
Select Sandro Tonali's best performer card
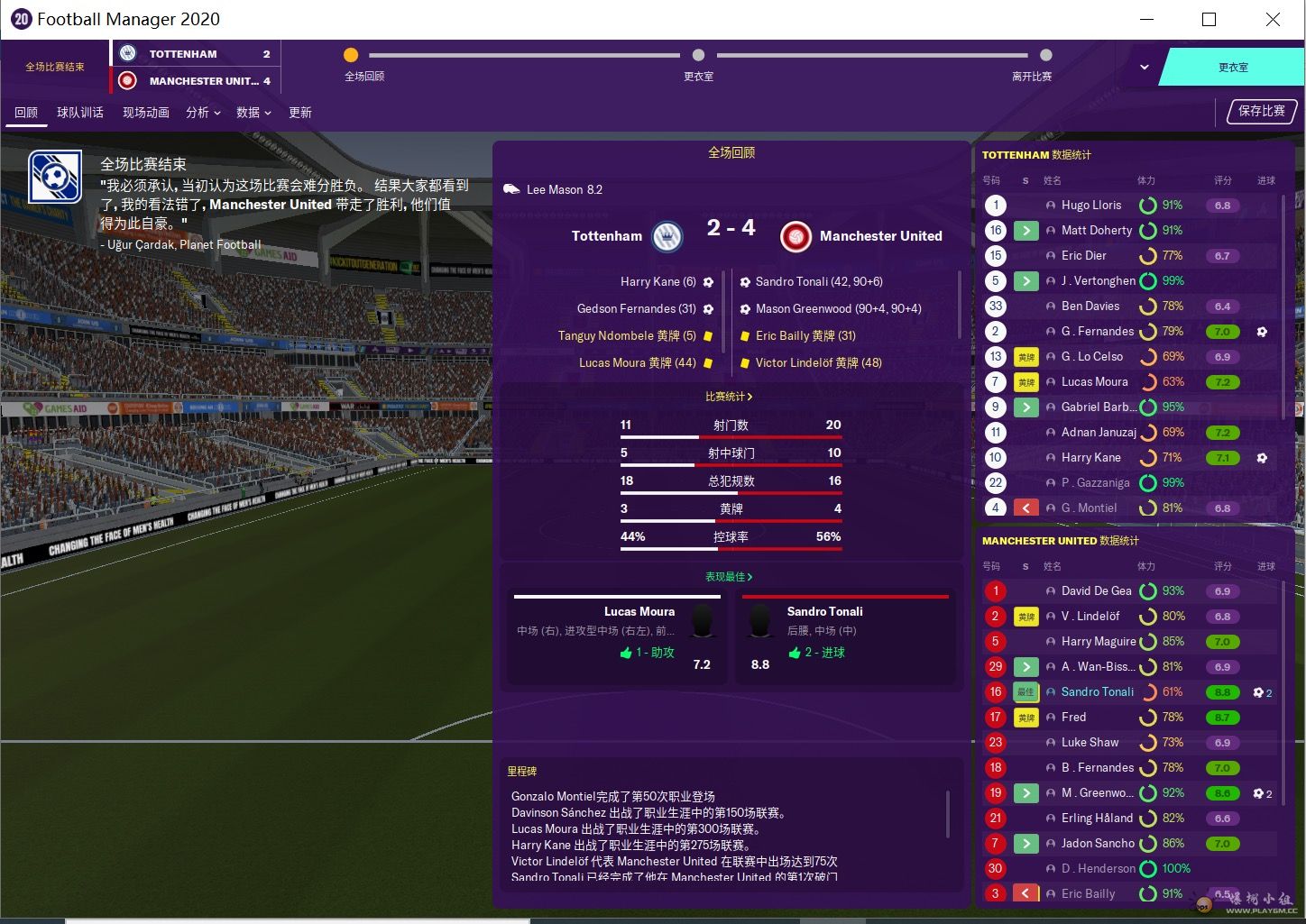coord(845,637)
